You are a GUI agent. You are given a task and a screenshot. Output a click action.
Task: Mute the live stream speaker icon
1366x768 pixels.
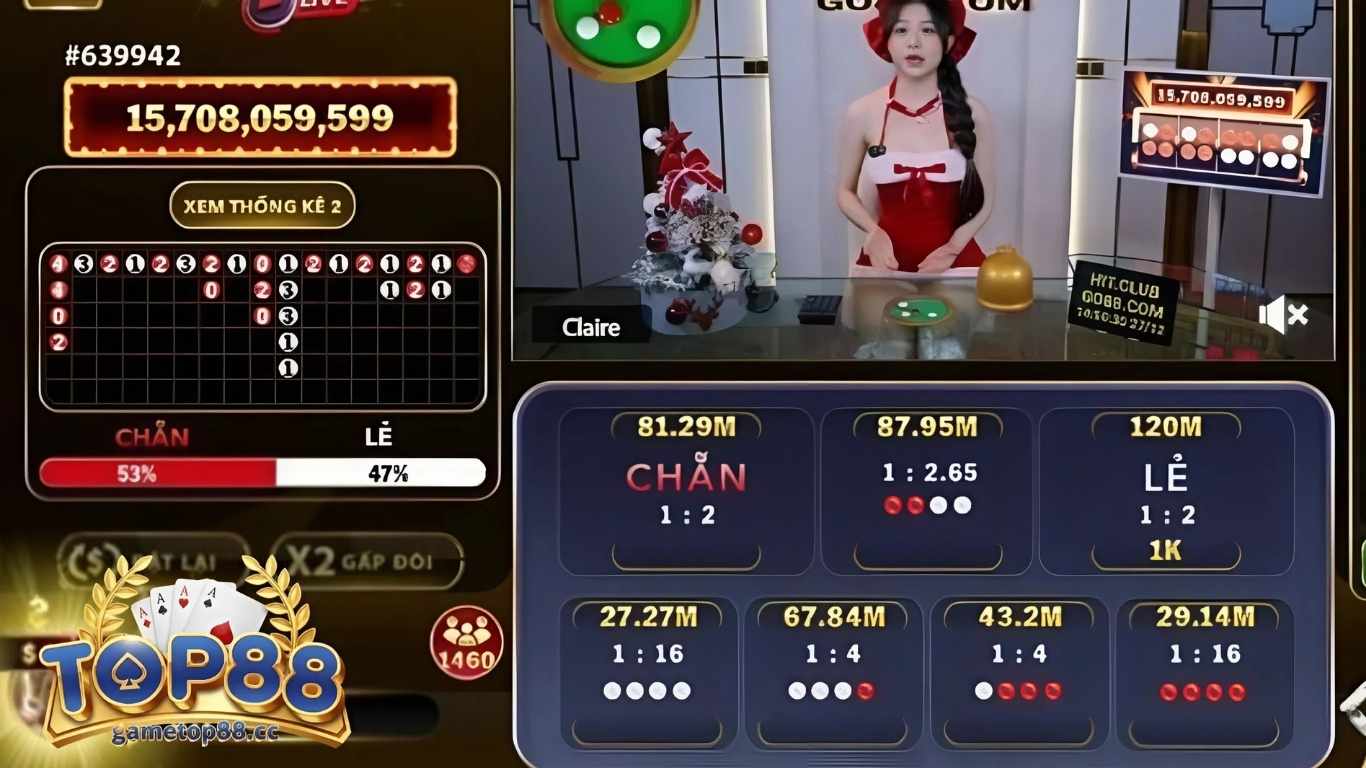point(1283,315)
